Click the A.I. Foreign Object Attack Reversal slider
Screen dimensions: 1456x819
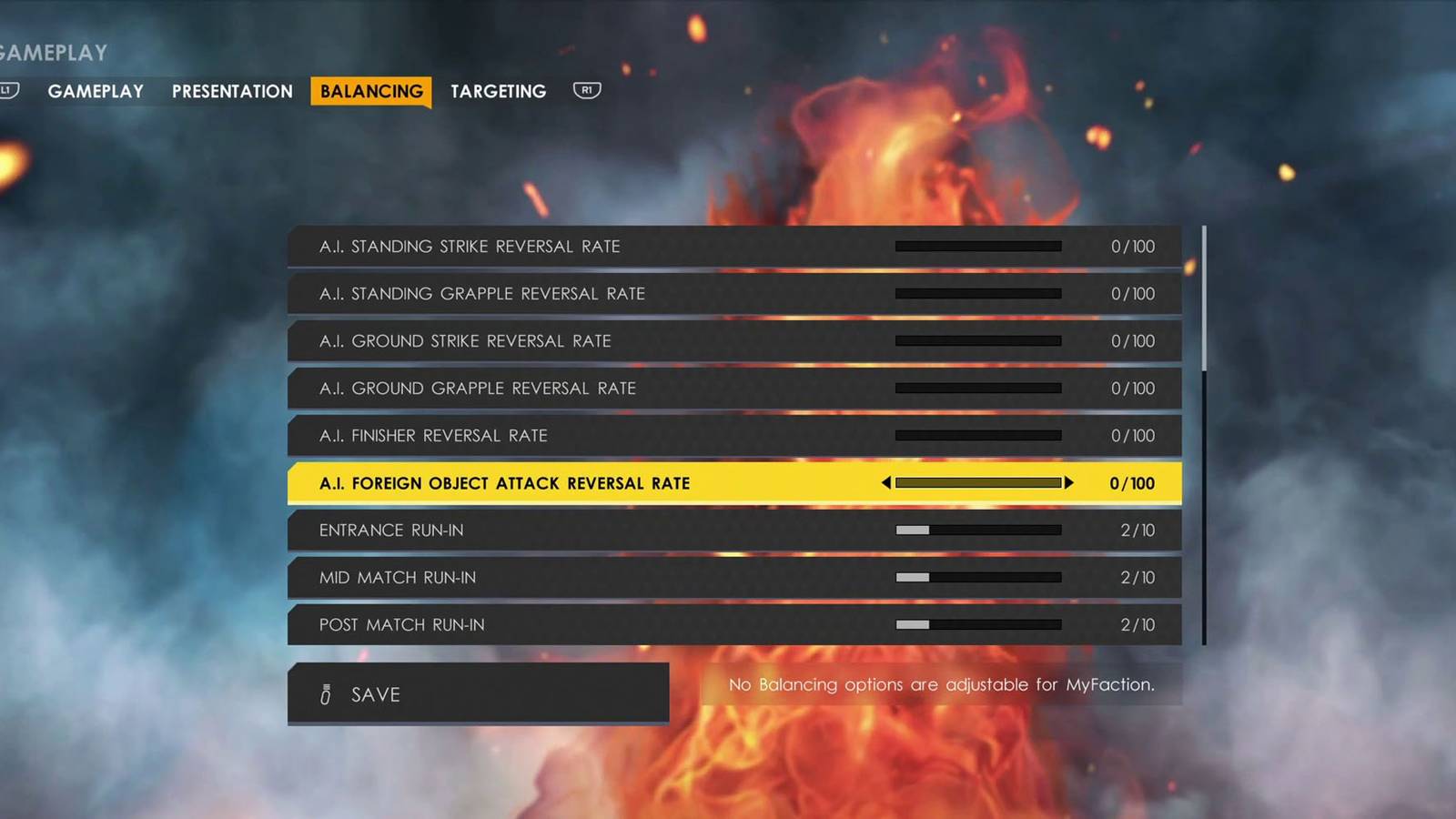pos(976,483)
